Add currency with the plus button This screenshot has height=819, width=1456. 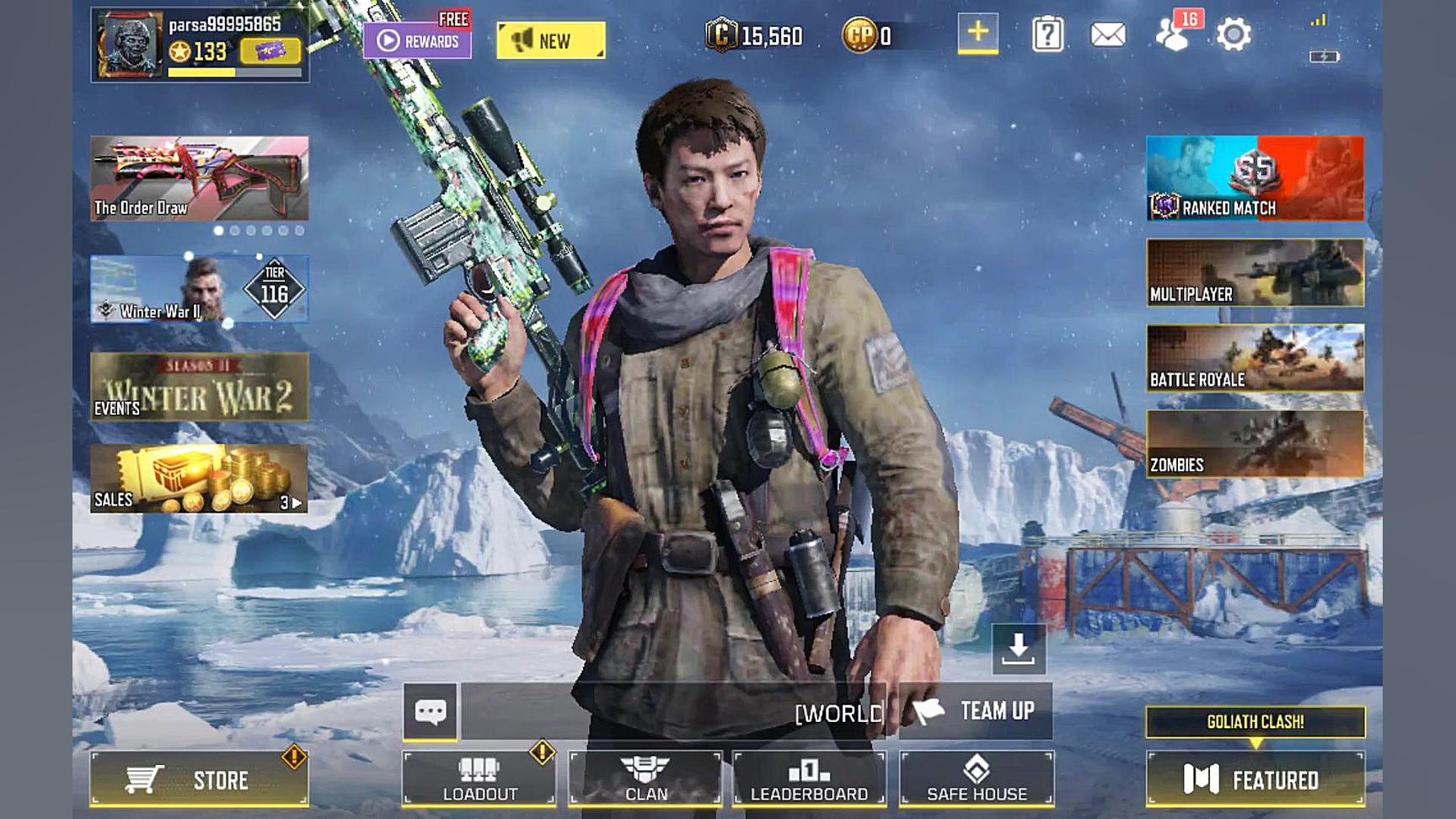[977, 34]
